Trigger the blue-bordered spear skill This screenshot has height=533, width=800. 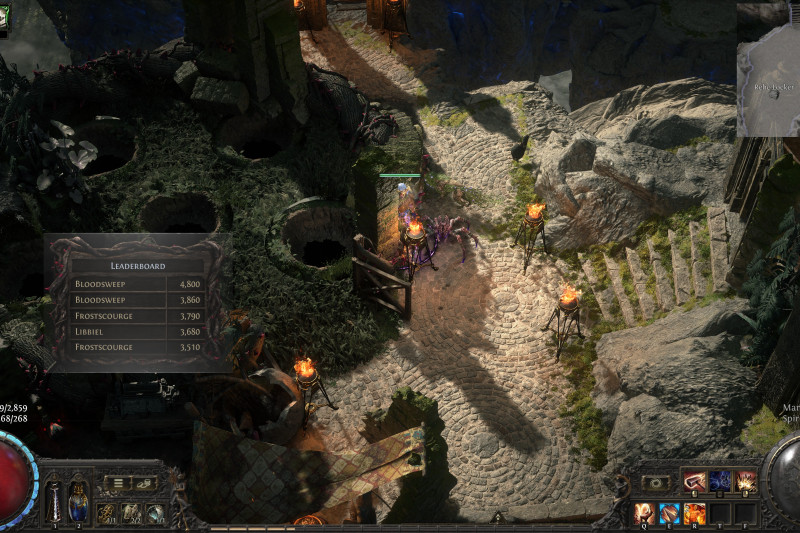point(669,513)
